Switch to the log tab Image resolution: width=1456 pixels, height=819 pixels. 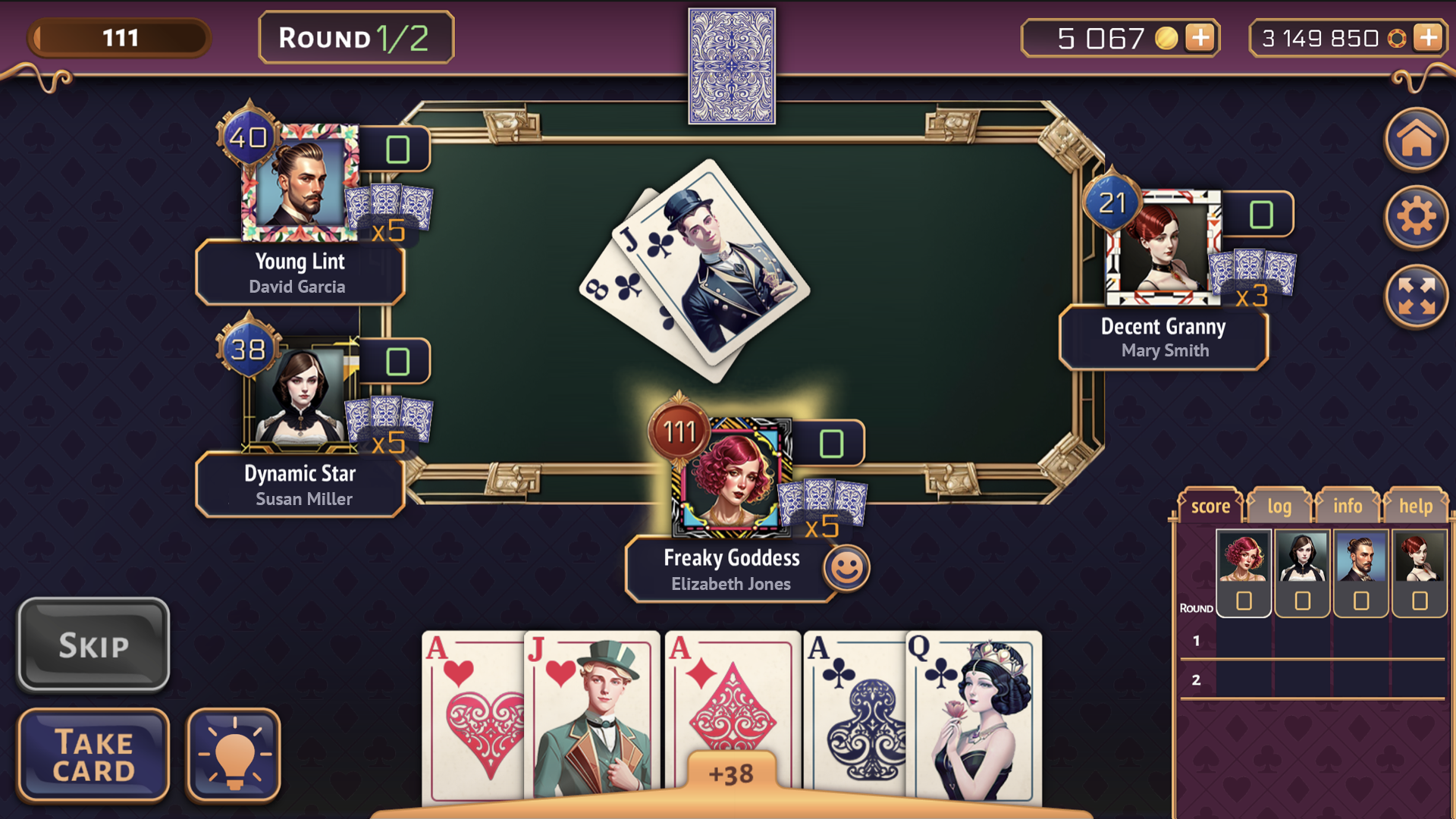click(1279, 507)
